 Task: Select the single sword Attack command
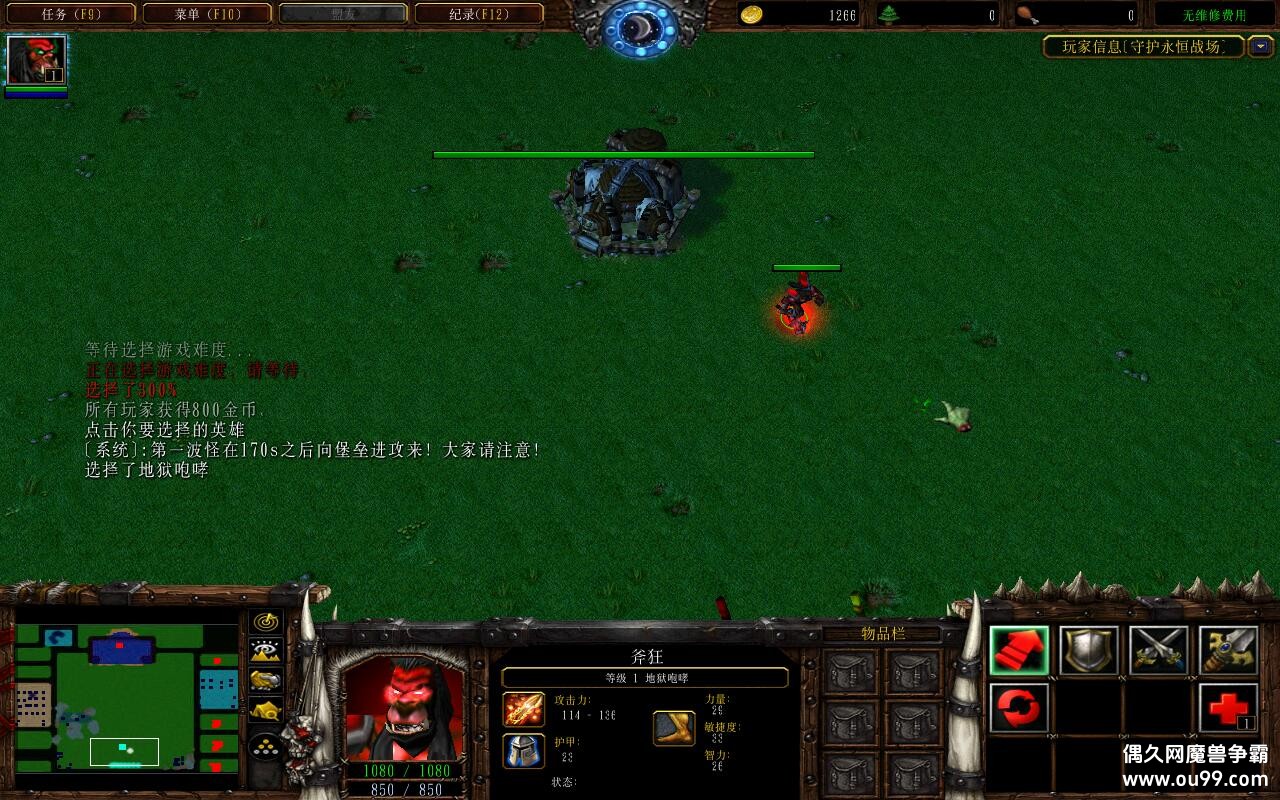[1228, 651]
